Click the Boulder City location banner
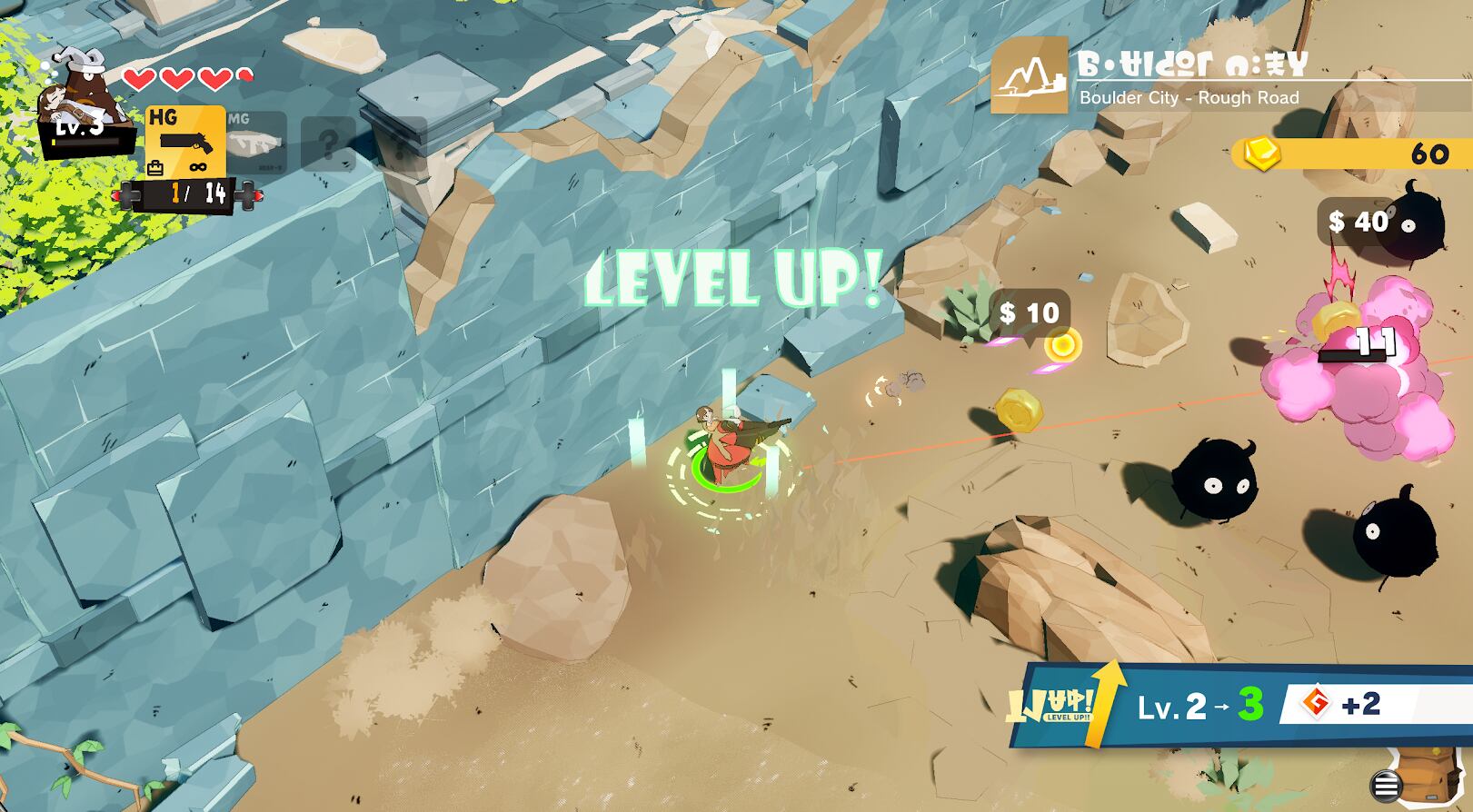The height and width of the screenshot is (812, 1473). click(1190, 76)
